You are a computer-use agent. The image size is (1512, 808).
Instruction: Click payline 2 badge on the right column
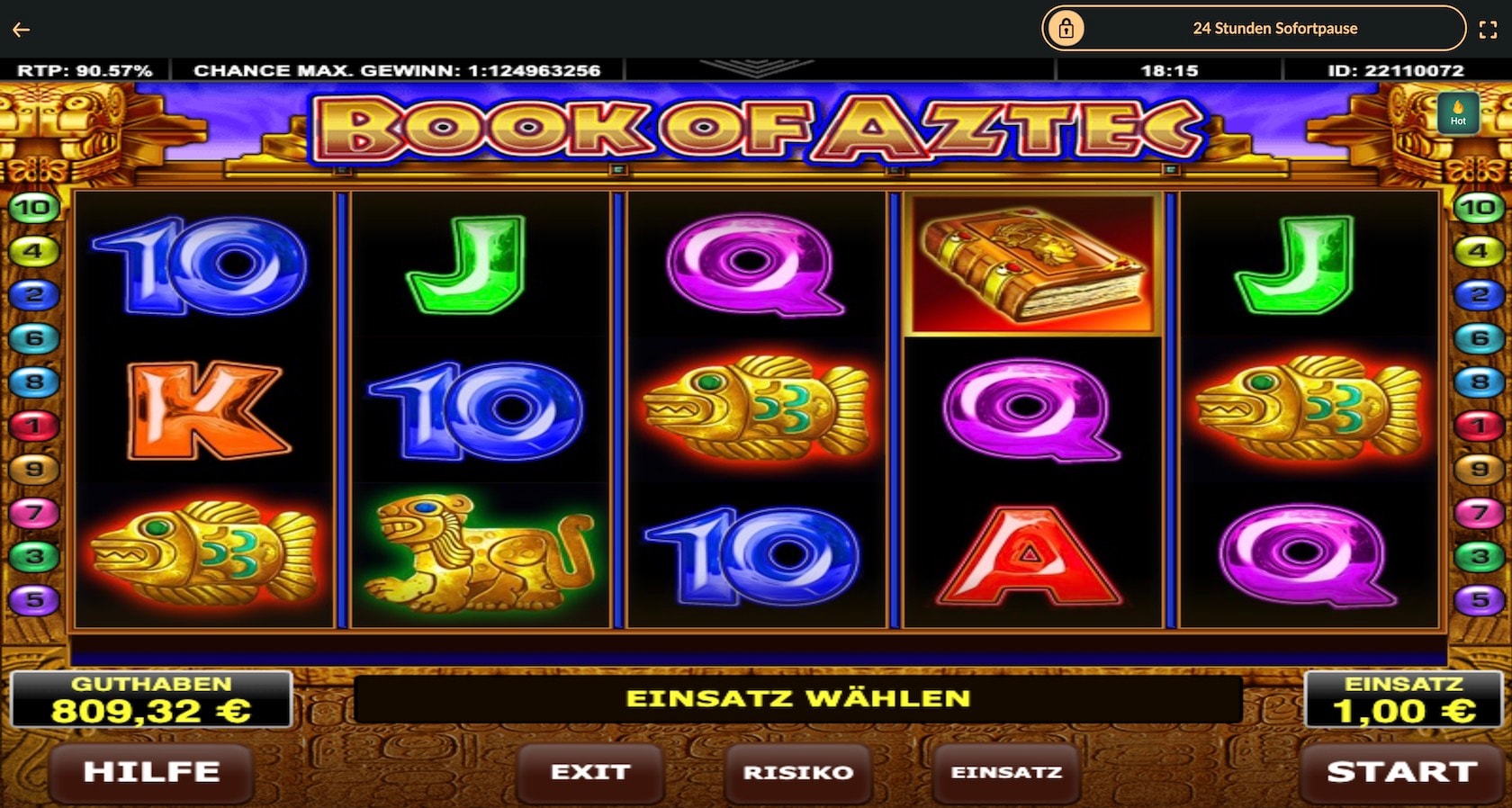pyautogui.click(x=1479, y=295)
